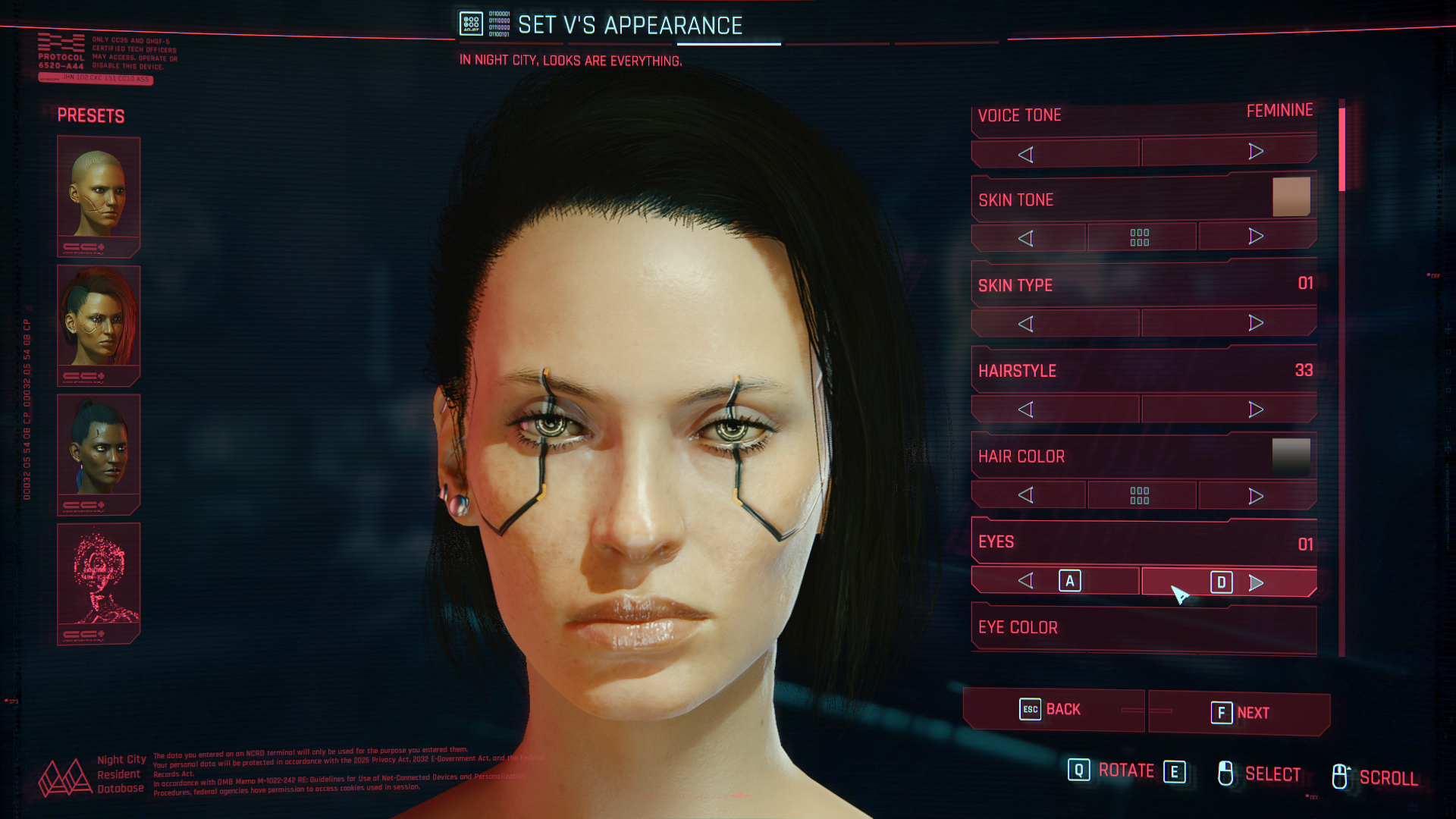Open the Hair Color swatch grid
The image size is (1456, 819).
coord(1140,495)
